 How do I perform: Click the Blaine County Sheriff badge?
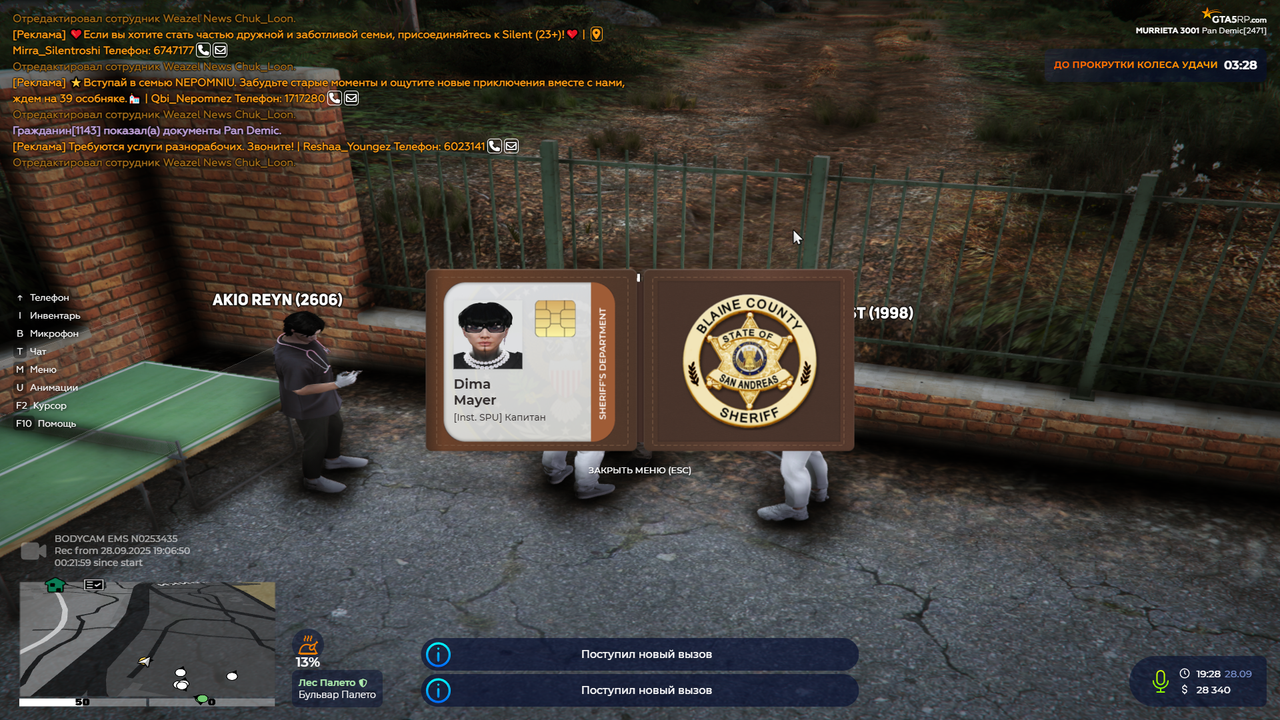(x=749, y=361)
